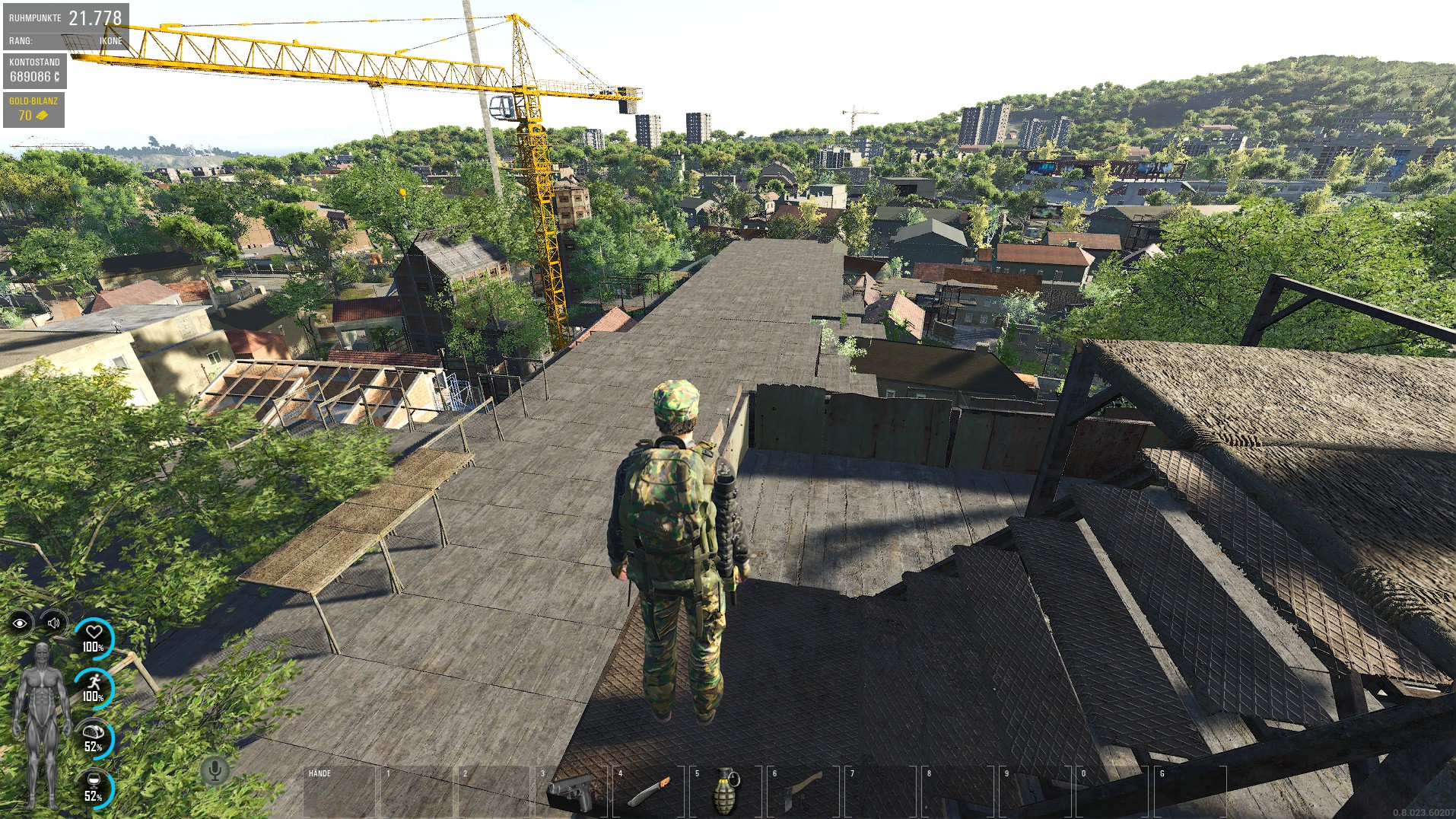Open the body status figure
Viewport: 1456px width, 819px height.
click(x=42, y=723)
